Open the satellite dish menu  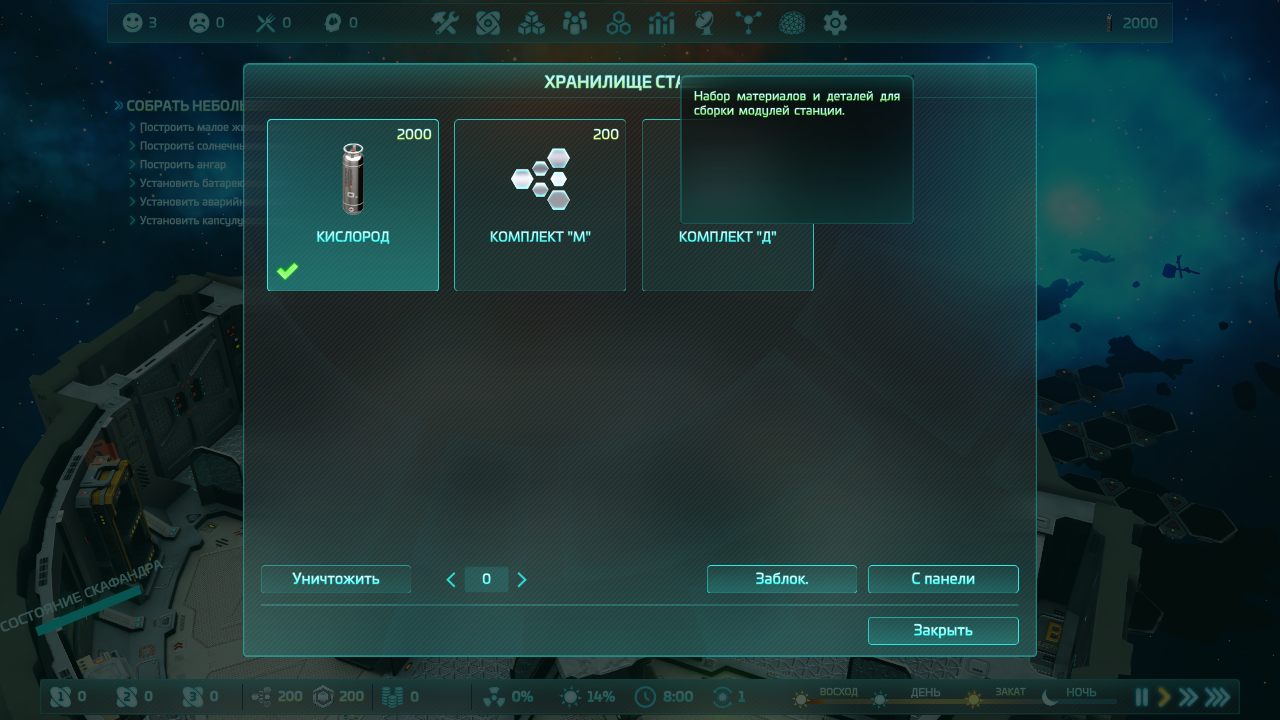tap(704, 23)
